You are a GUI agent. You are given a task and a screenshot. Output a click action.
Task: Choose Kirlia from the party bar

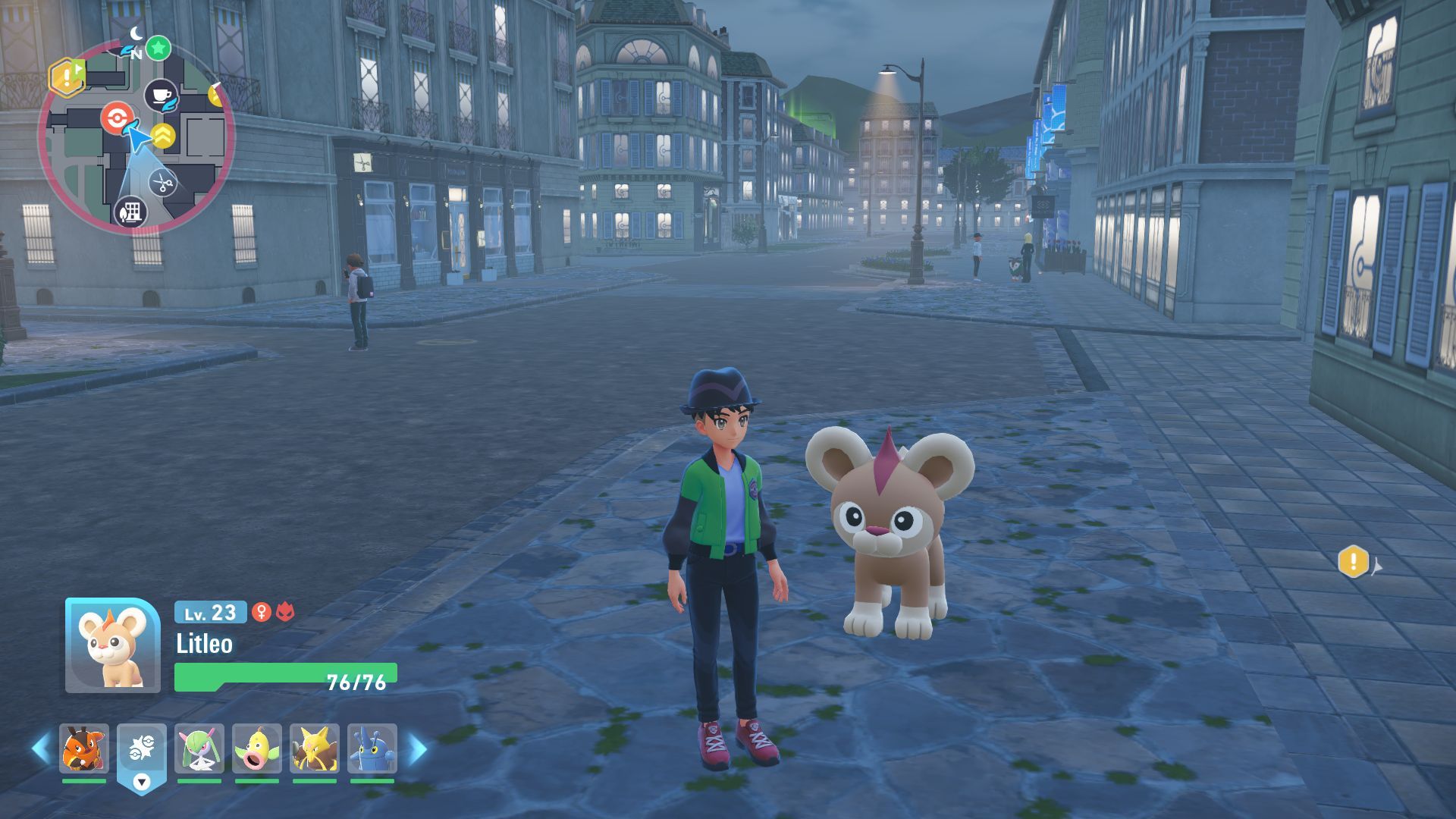pyautogui.click(x=199, y=748)
